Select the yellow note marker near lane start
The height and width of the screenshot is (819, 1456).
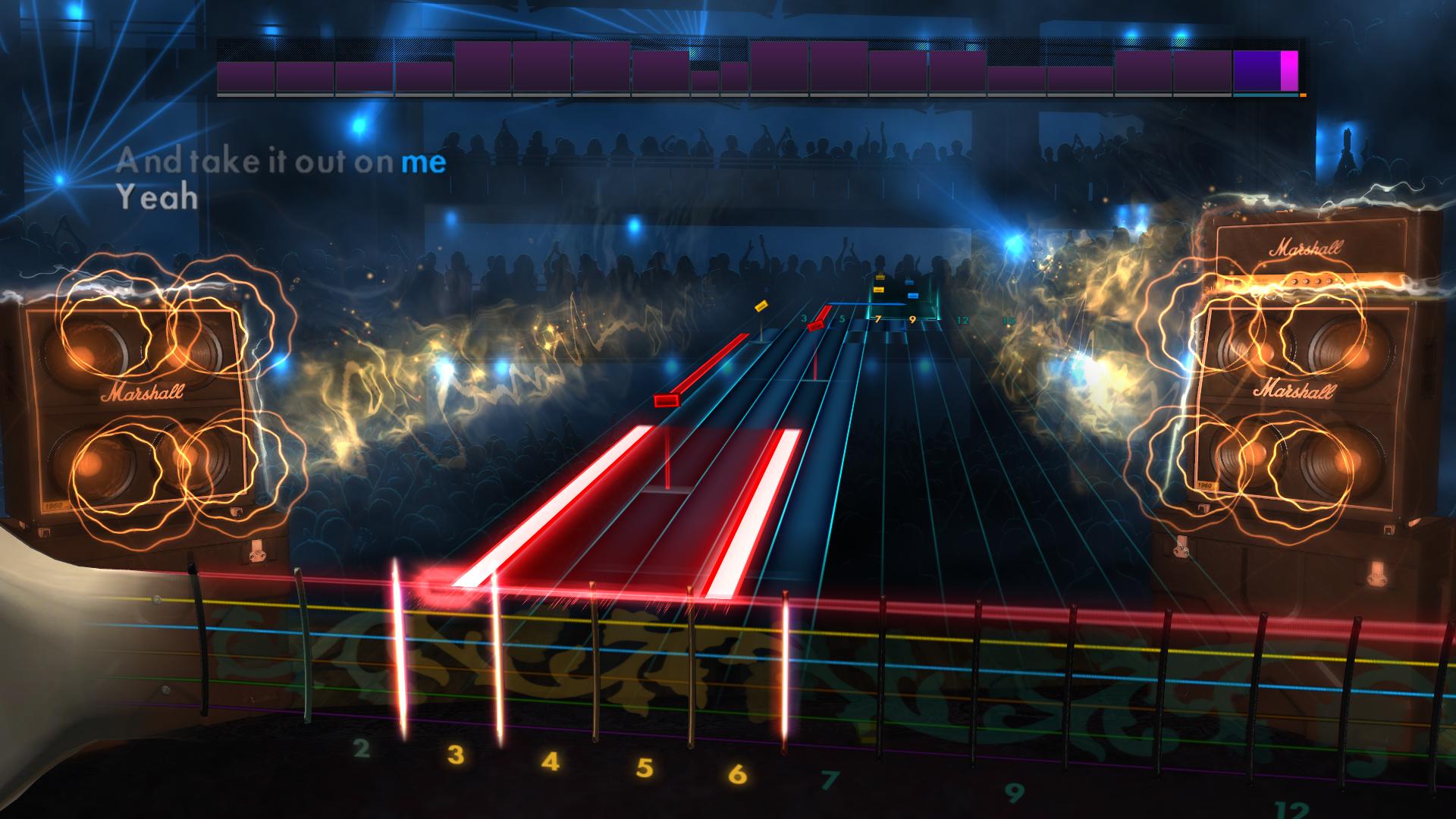tap(762, 308)
